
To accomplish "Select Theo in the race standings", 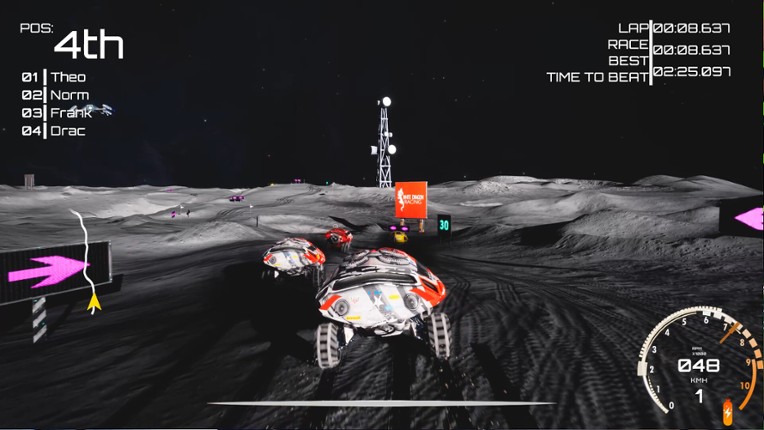I will click(x=68, y=77).
